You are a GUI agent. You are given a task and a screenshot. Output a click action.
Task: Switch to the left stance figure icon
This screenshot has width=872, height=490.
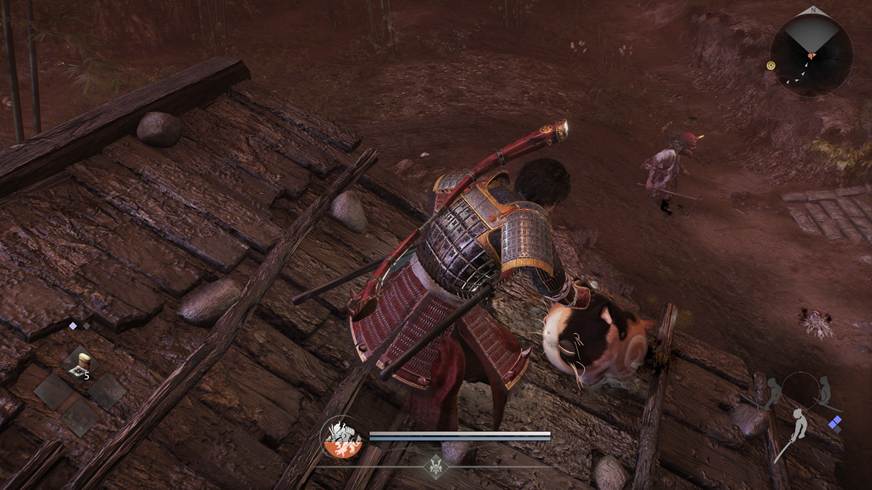pyautogui.click(x=773, y=391)
